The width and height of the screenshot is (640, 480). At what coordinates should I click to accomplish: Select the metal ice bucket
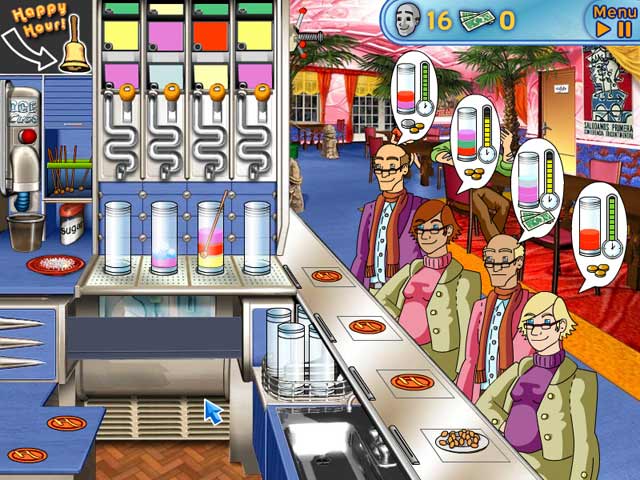click(27, 231)
